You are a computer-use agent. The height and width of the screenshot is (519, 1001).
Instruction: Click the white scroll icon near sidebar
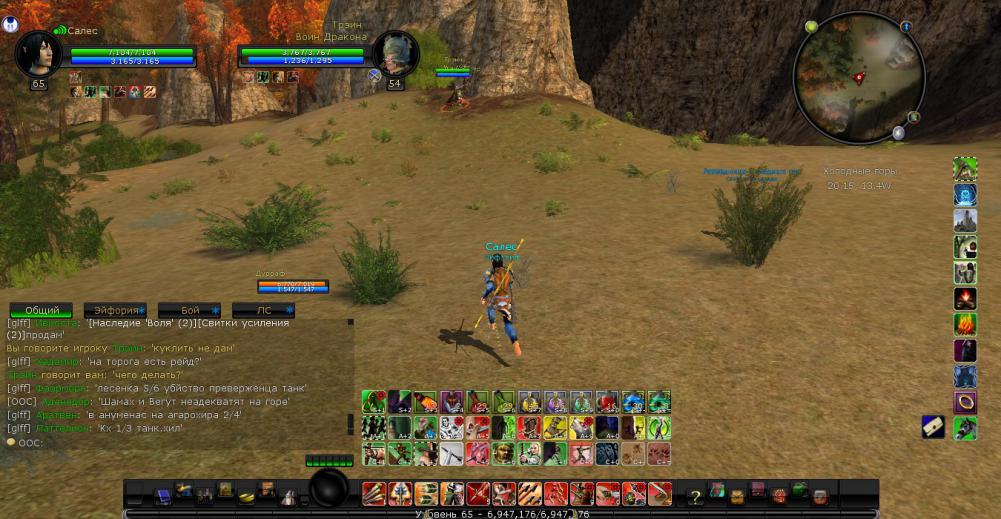(x=933, y=427)
